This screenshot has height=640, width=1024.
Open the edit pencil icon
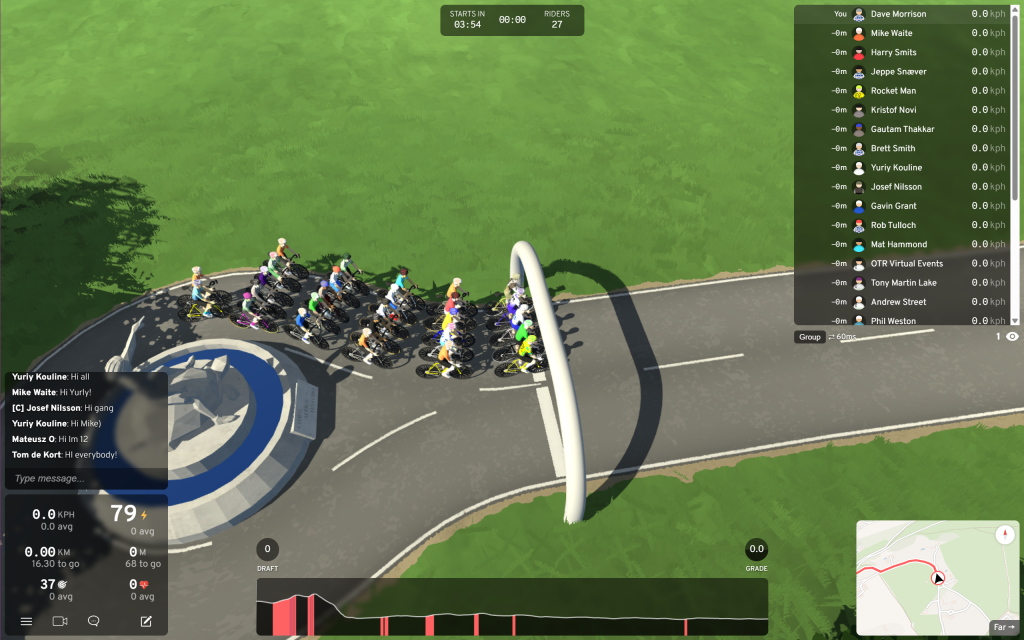point(146,621)
